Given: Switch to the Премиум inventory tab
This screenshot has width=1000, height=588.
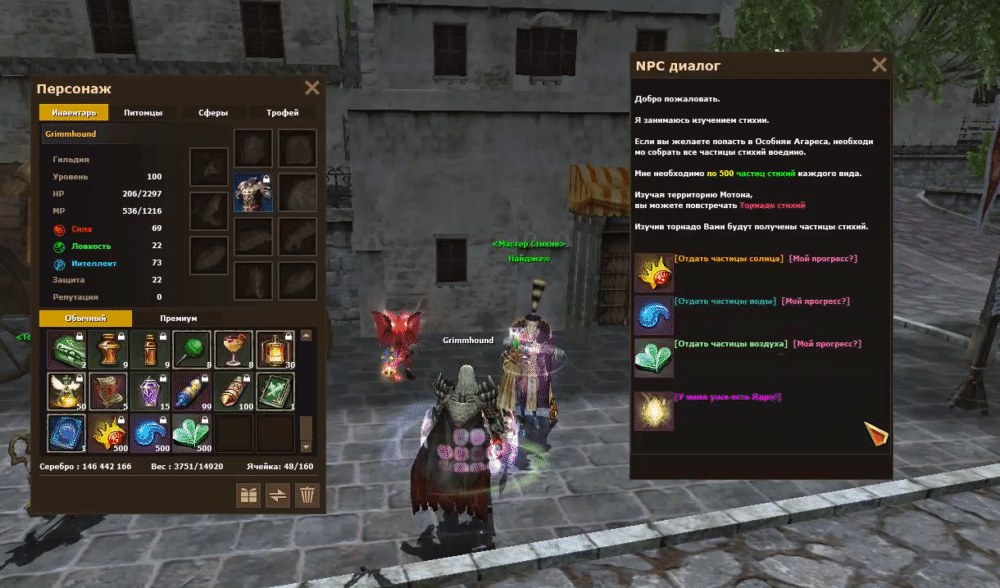Looking at the screenshot, I should (178, 318).
